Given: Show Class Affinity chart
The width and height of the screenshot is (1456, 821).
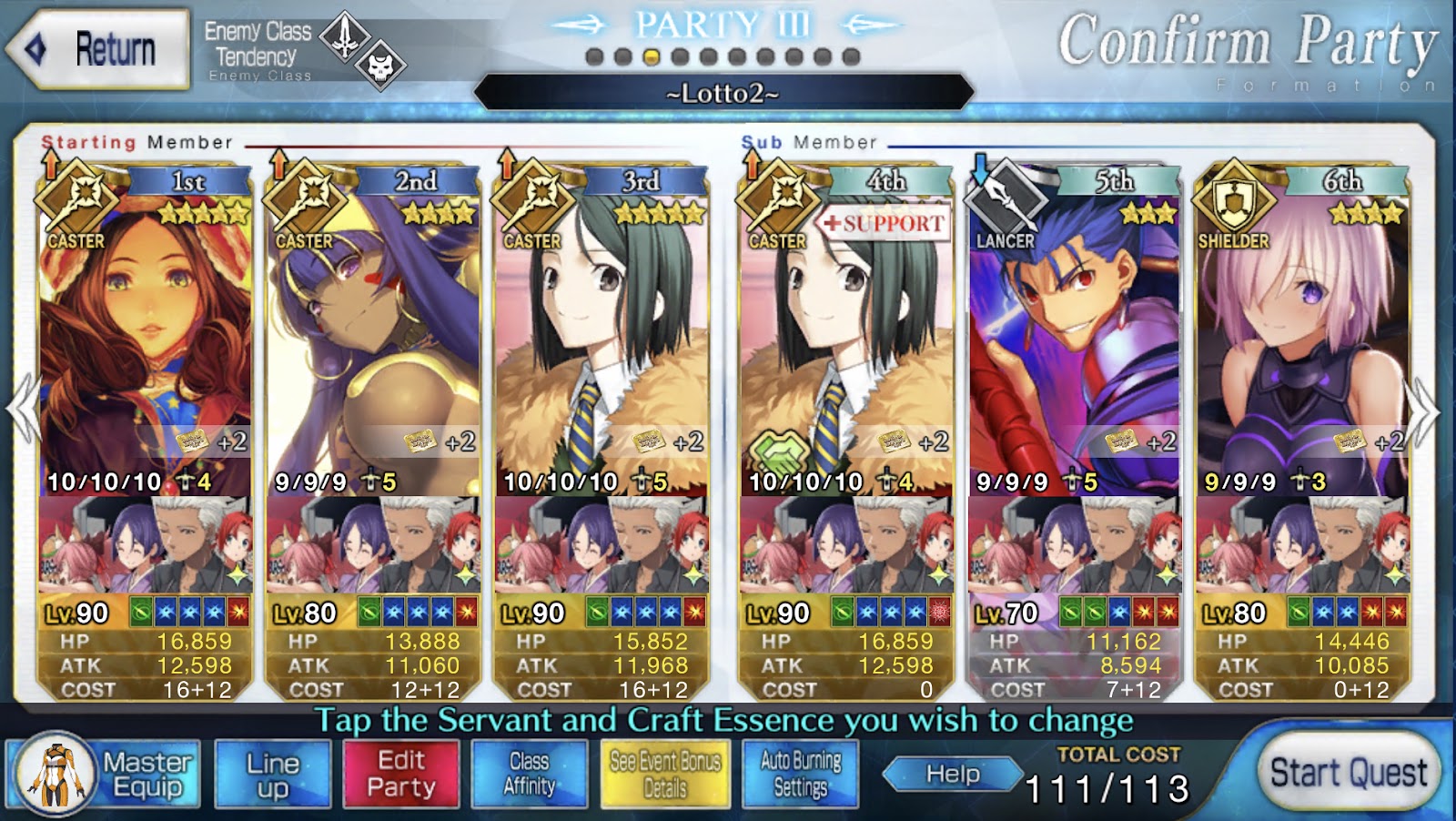Looking at the screenshot, I should pyautogui.click(x=529, y=775).
